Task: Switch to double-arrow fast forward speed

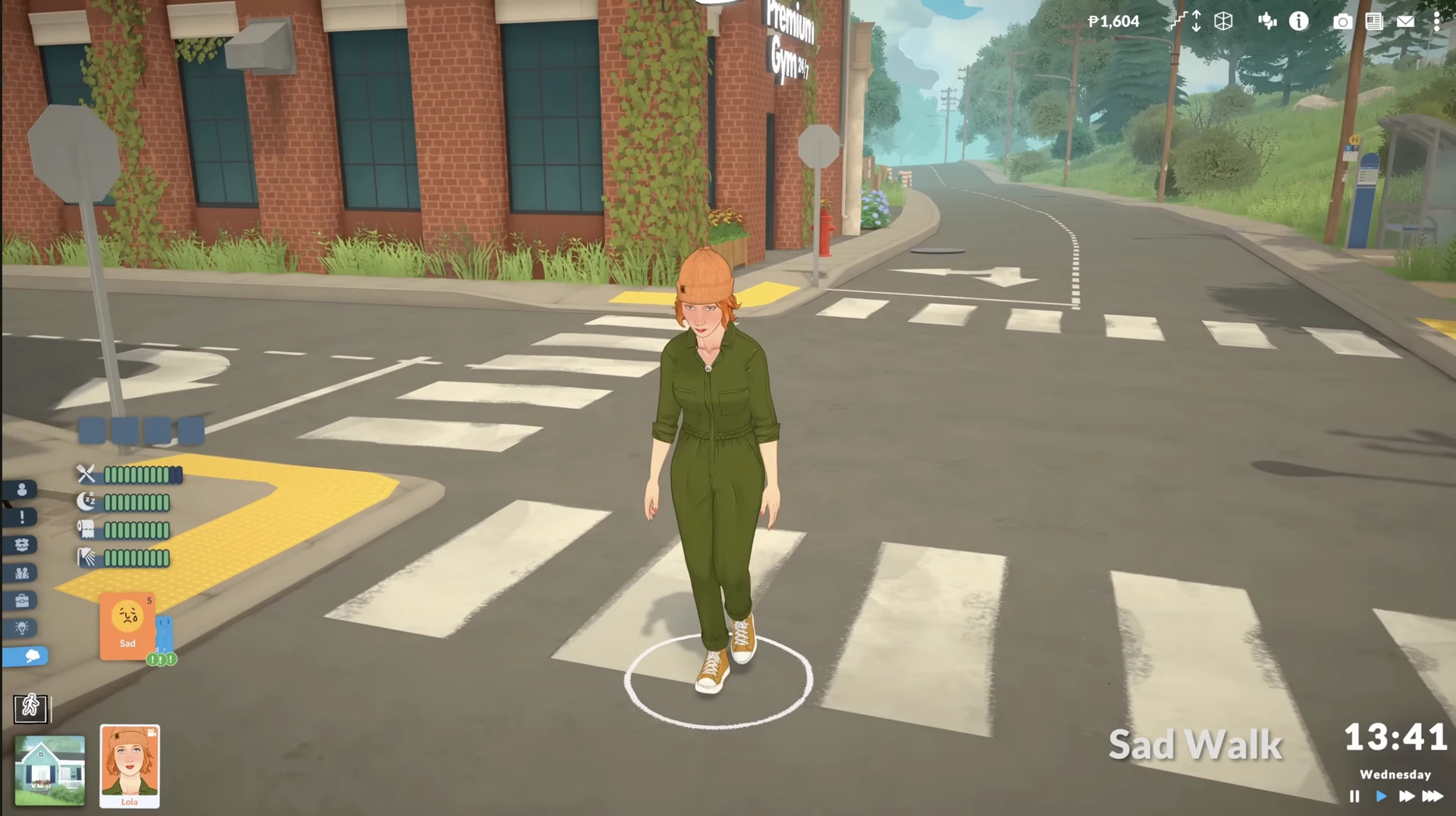Action: pos(1406,796)
